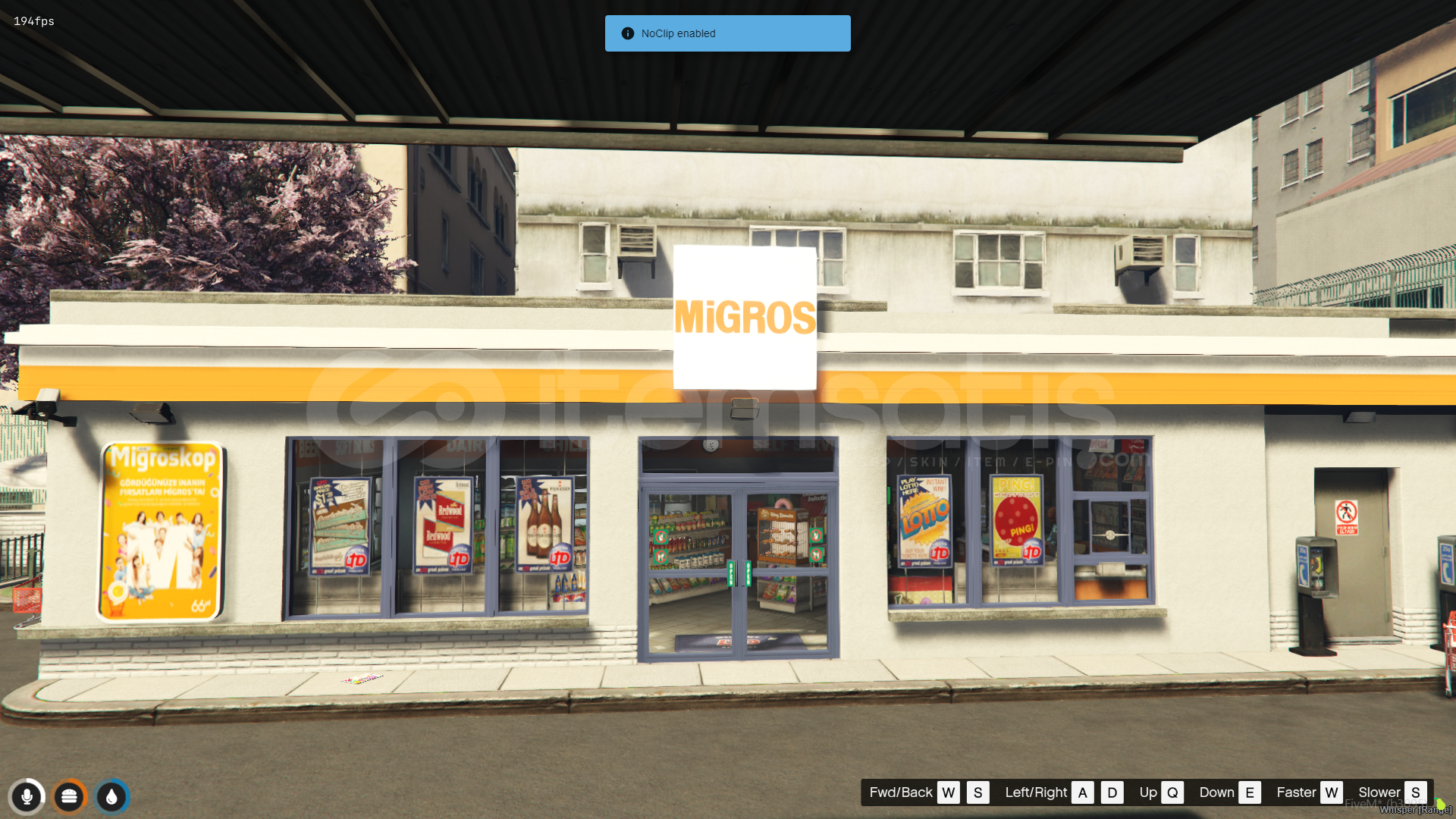This screenshot has width=1456, height=819.
Task: Select the burger hunger icon
Action: click(69, 797)
